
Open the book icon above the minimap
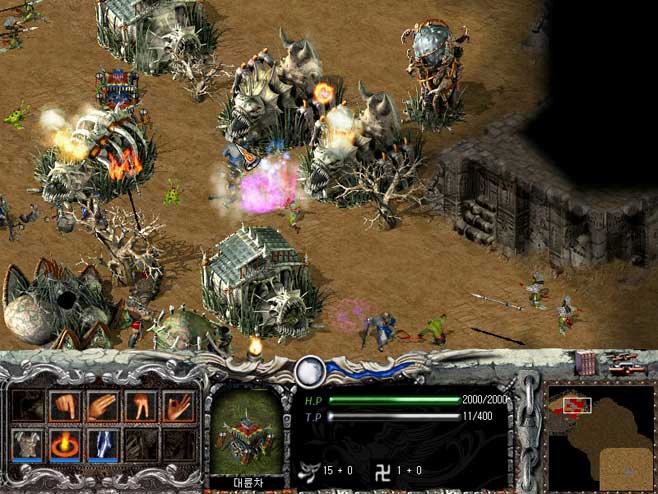[x=585, y=364]
